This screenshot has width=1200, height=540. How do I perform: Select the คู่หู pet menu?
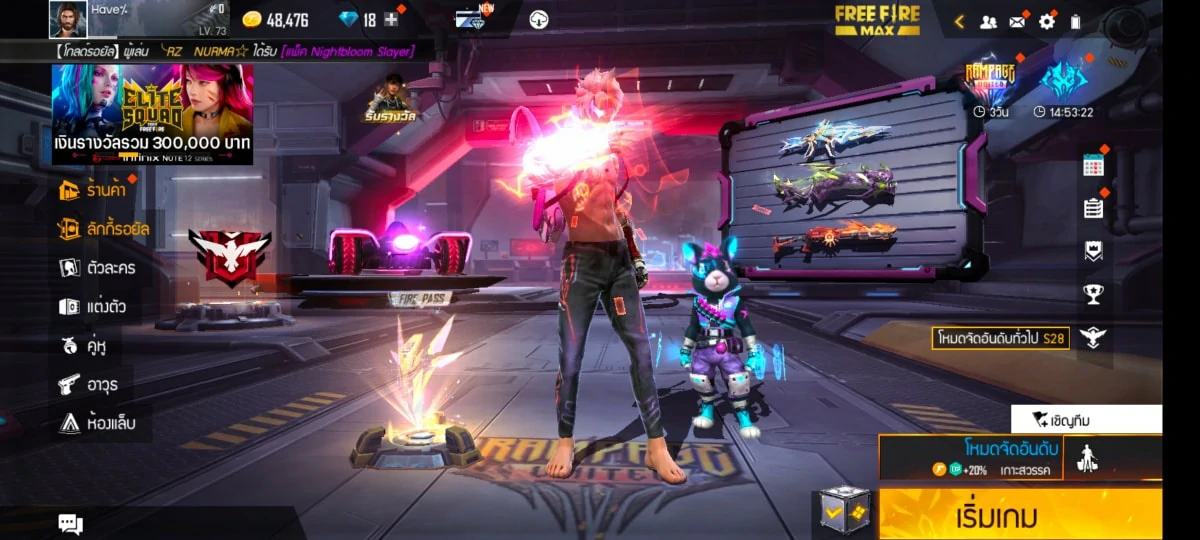pos(84,346)
